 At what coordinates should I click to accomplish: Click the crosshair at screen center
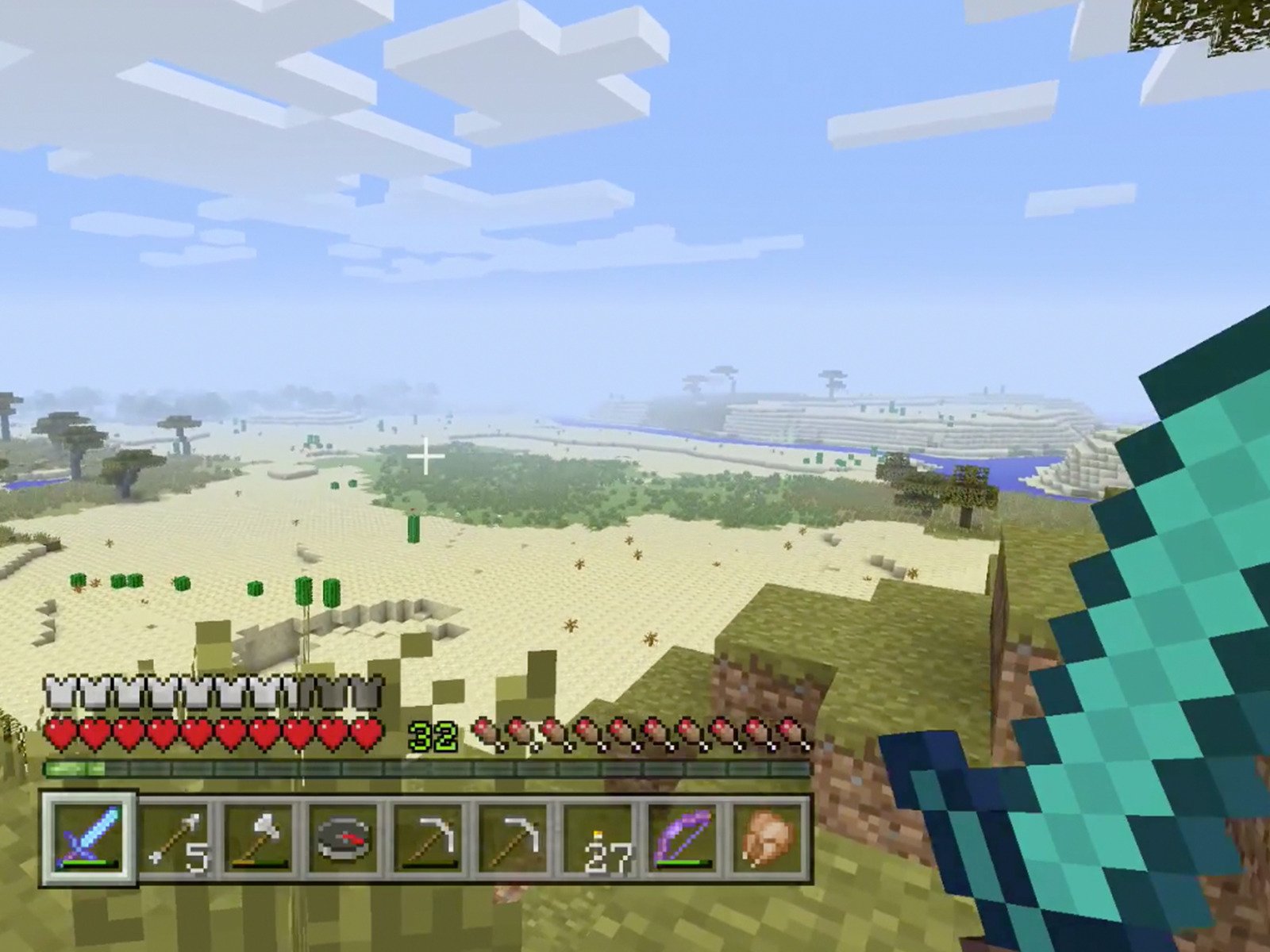(x=425, y=458)
